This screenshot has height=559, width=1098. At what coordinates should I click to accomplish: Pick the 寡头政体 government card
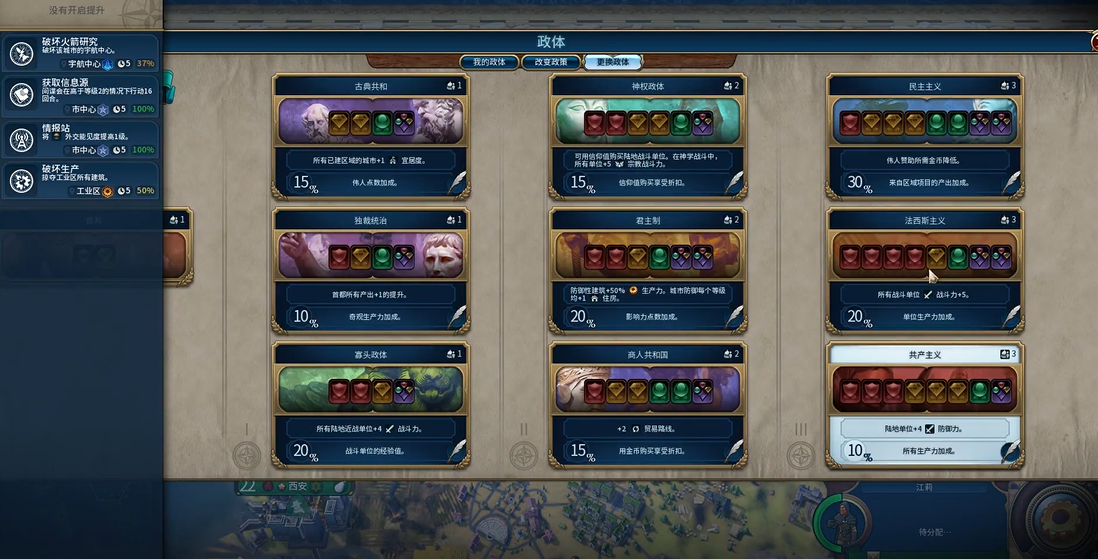pos(371,403)
